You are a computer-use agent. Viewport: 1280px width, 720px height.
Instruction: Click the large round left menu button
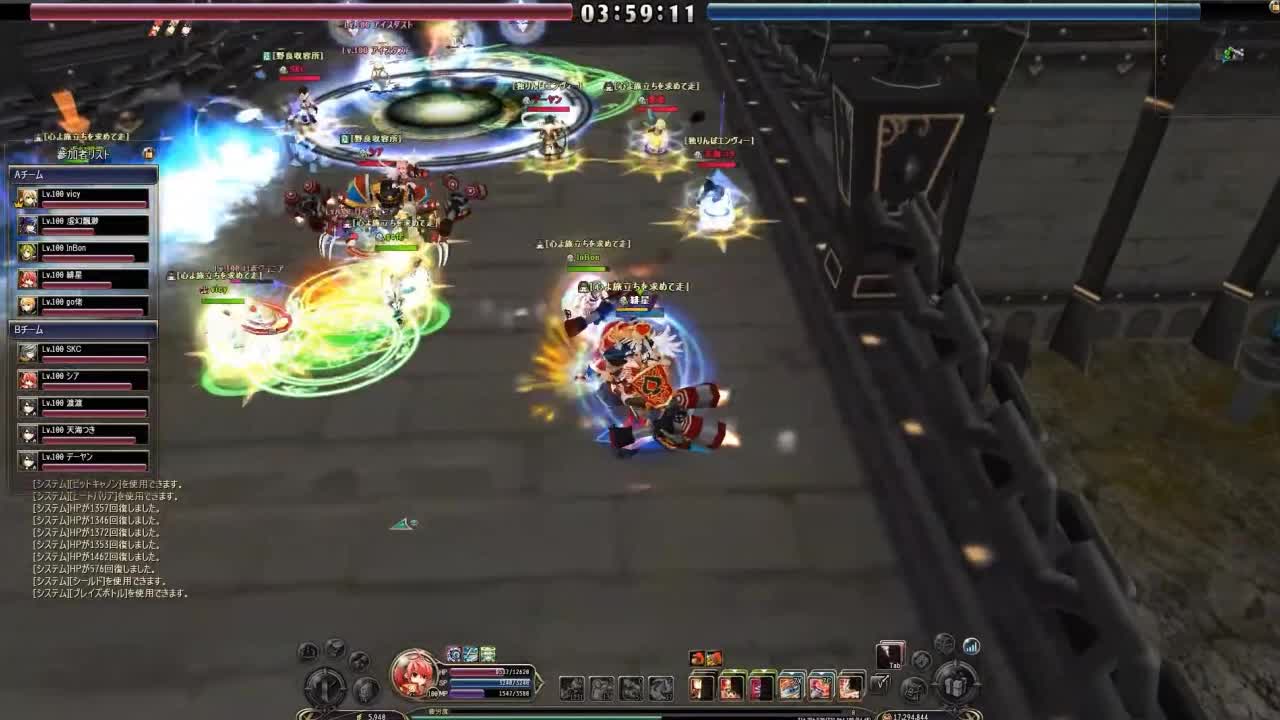[x=325, y=686]
